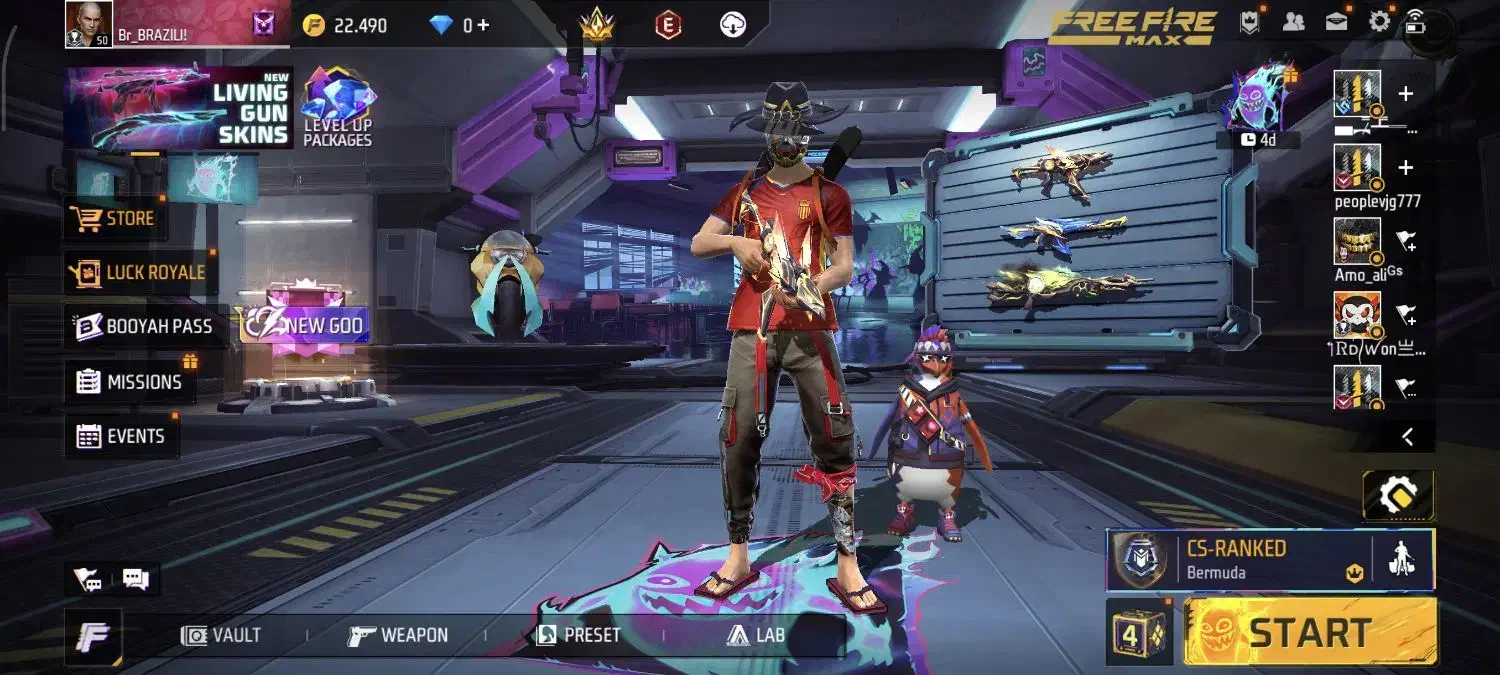
Task: Open the settings gear icon
Action: click(1379, 22)
